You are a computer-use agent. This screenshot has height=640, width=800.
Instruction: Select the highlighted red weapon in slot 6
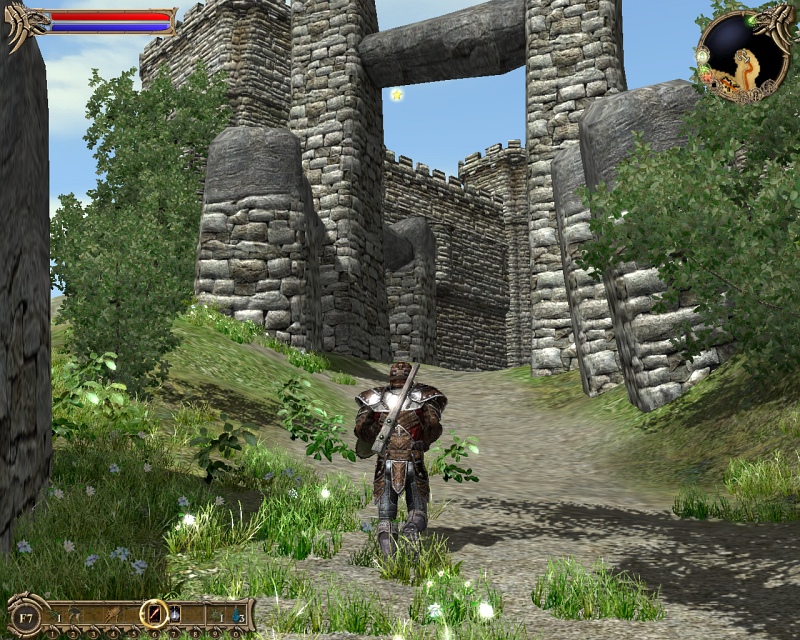154,613
